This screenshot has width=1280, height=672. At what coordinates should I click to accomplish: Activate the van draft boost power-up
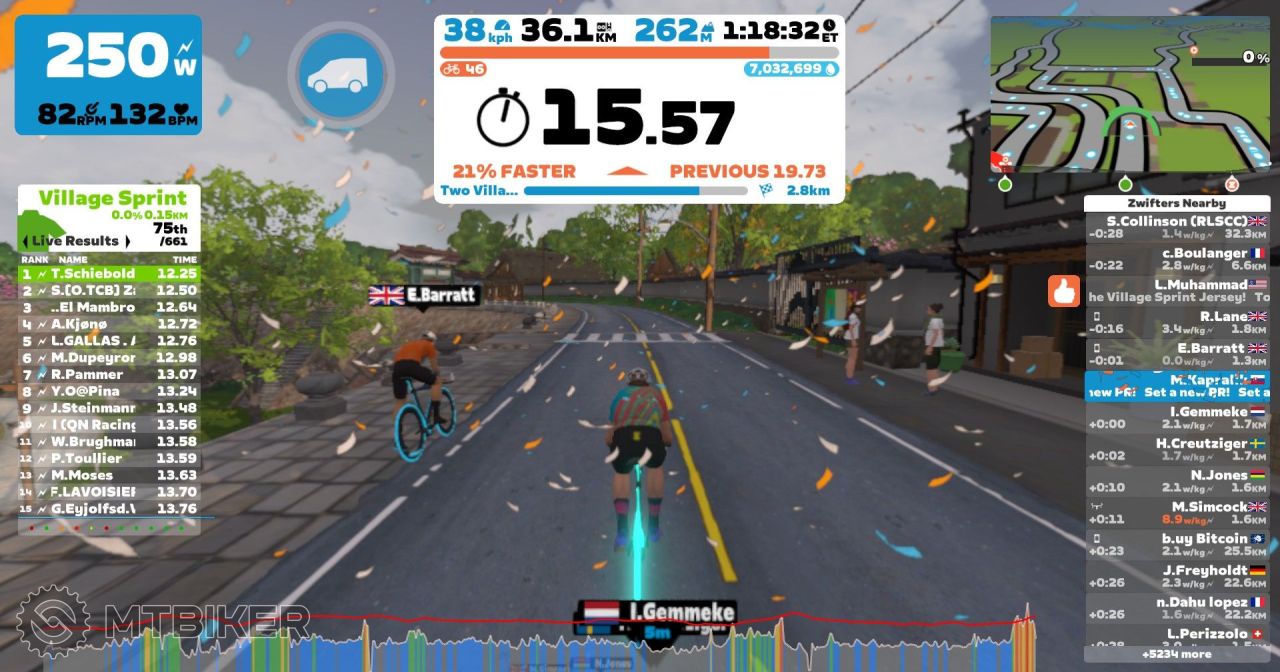tap(341, 75)
